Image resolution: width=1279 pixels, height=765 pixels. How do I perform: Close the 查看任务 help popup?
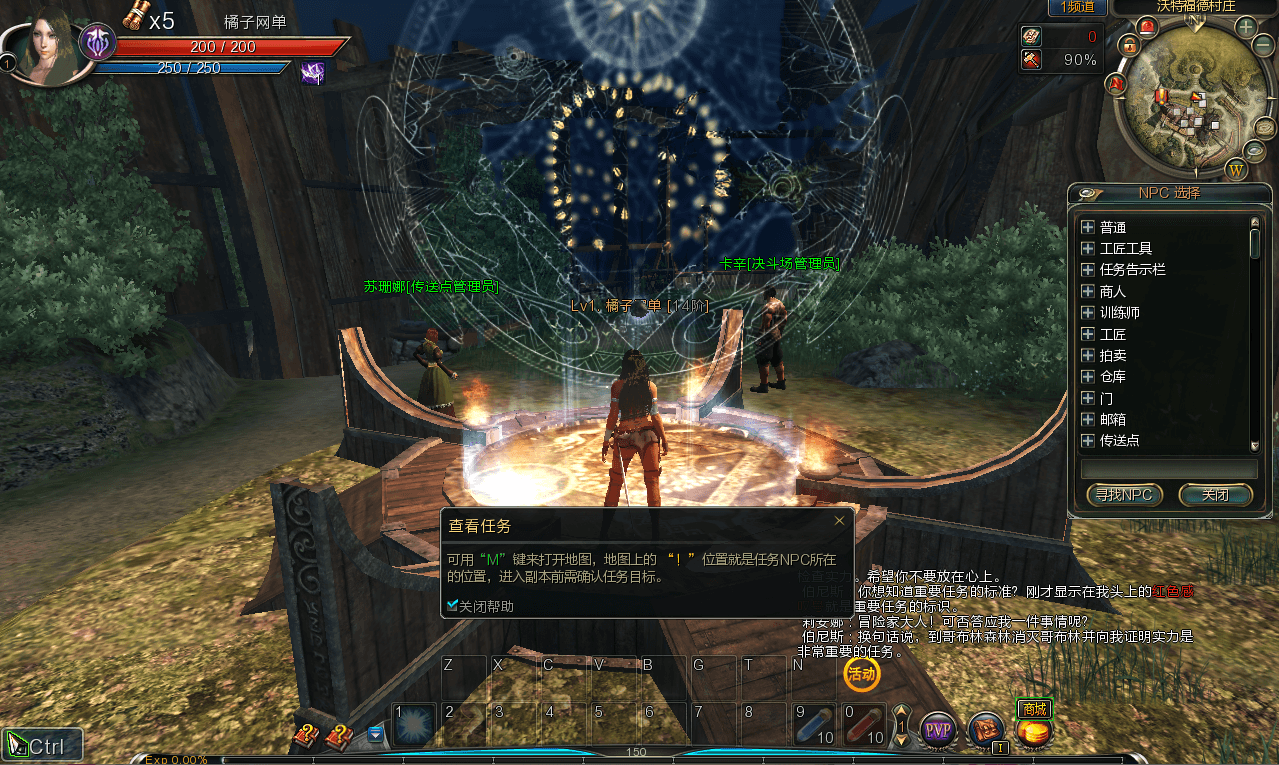point(839,520)
